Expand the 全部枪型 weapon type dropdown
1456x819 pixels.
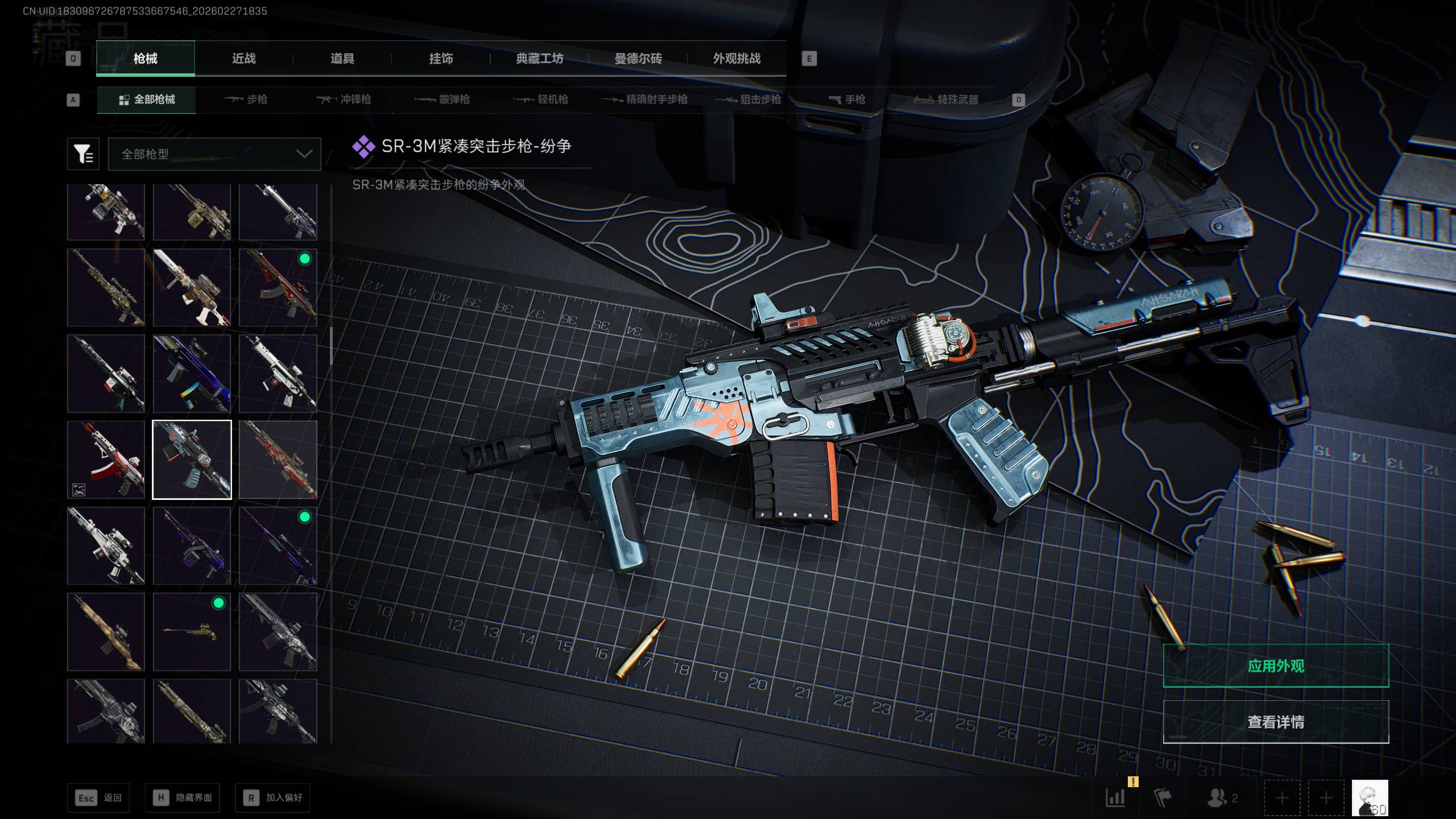click(x=214, y=154)
